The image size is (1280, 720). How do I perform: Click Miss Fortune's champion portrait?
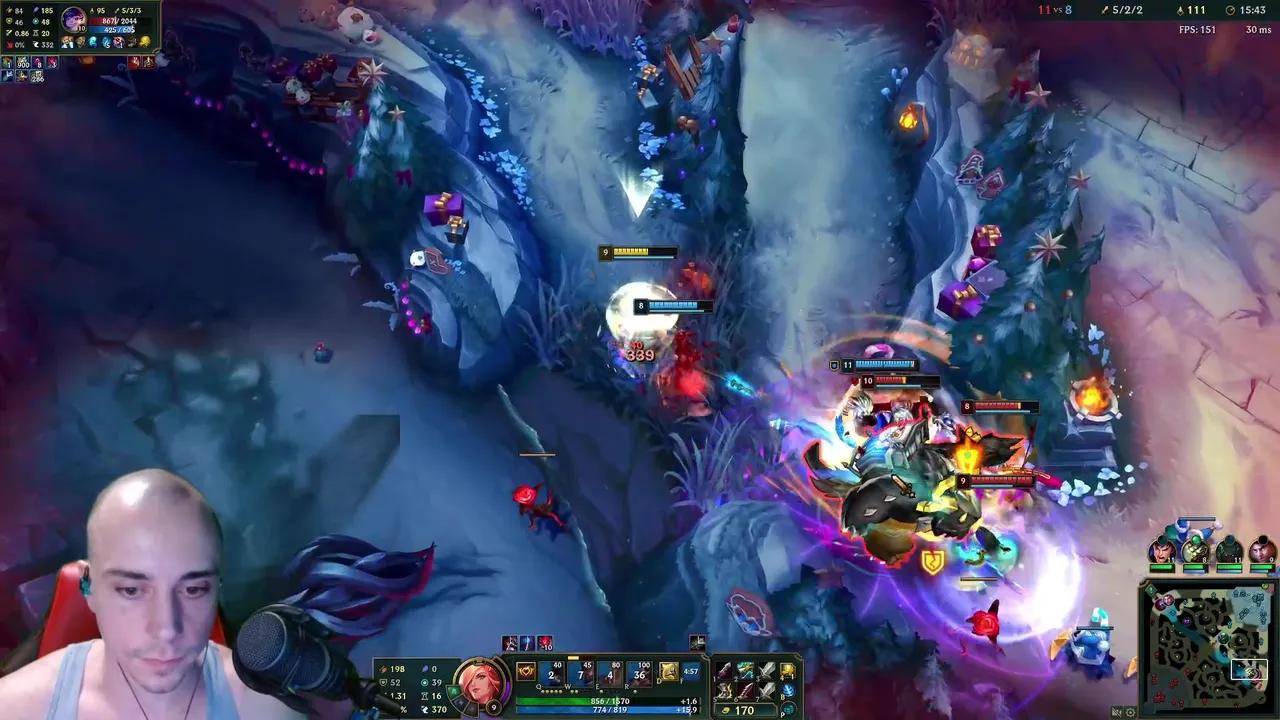480,683
